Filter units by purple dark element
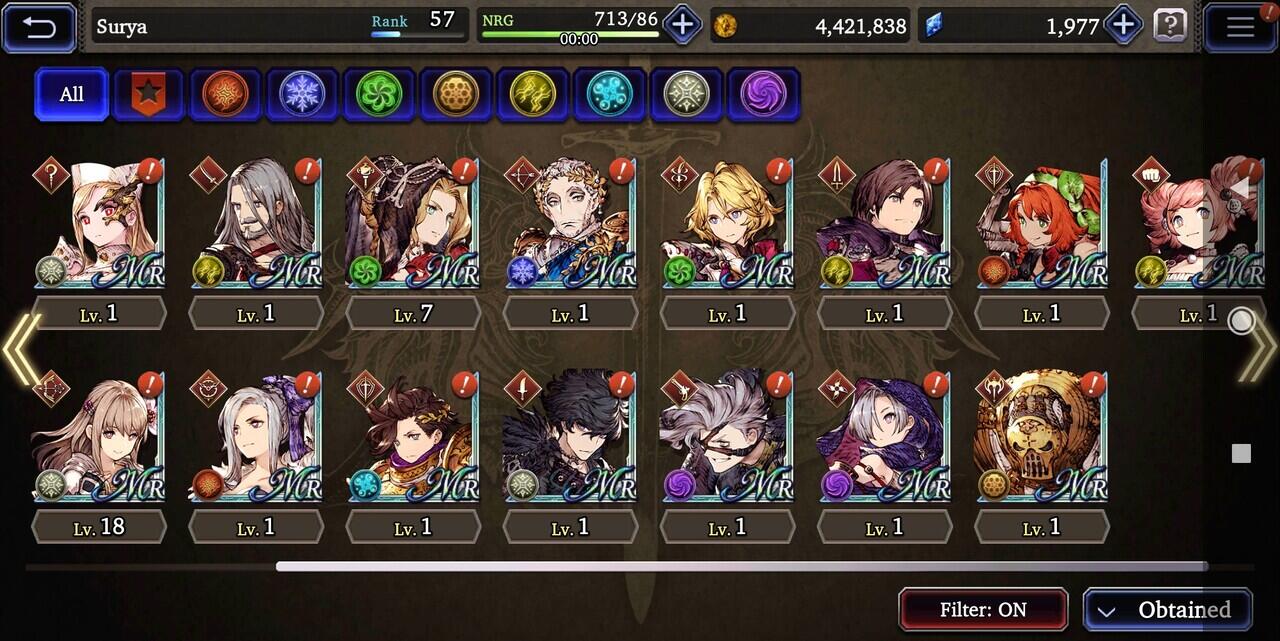Image resolution: width=1280 pixels, height=641 pixels. pos(763,94)
